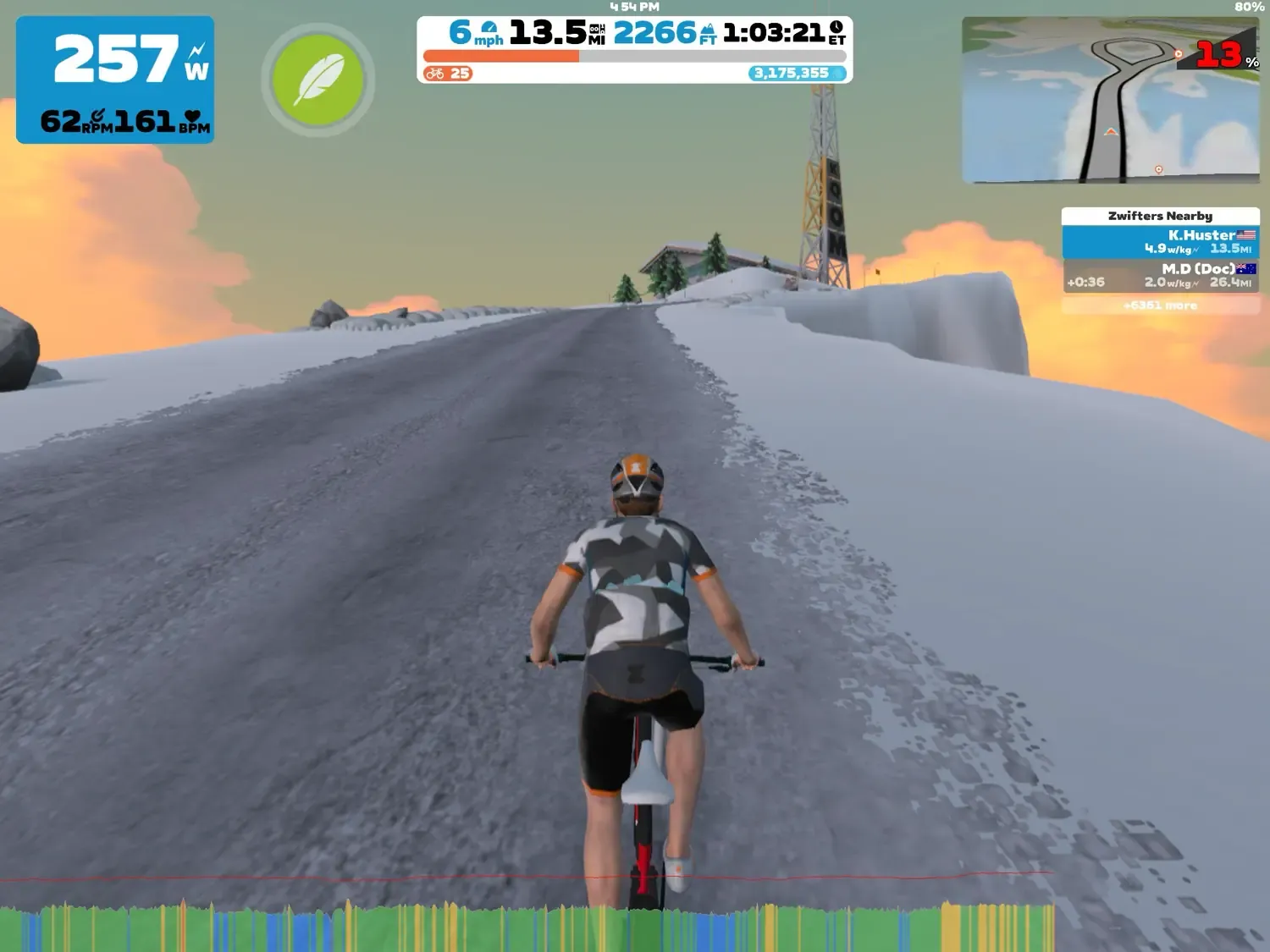1270x952 pixels.
Task: Select rider M.D (Doc) in nearby list
Action: pyautogui.click(x=1160, y=276)
